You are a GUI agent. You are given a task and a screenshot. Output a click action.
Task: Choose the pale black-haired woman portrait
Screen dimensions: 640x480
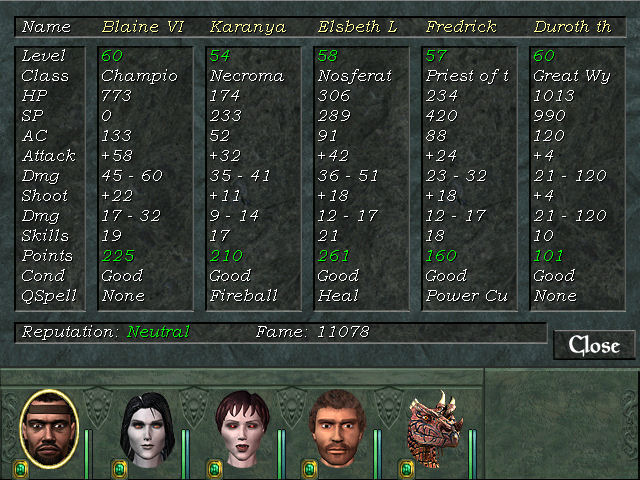coord(147,430)
